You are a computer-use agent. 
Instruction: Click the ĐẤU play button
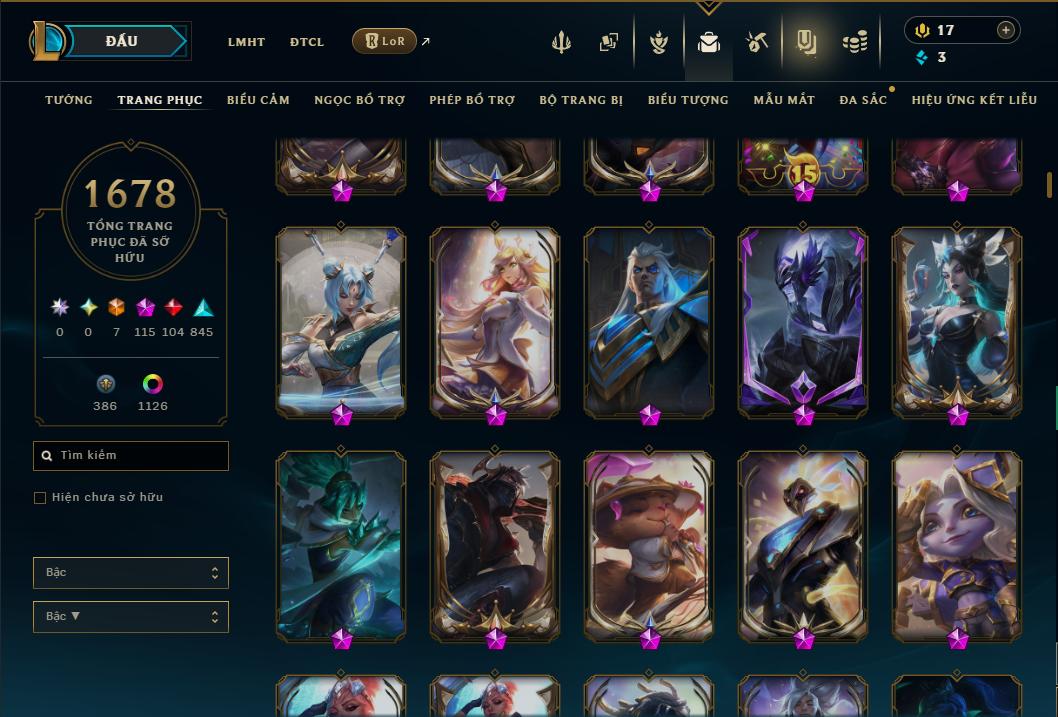[121, 41]
